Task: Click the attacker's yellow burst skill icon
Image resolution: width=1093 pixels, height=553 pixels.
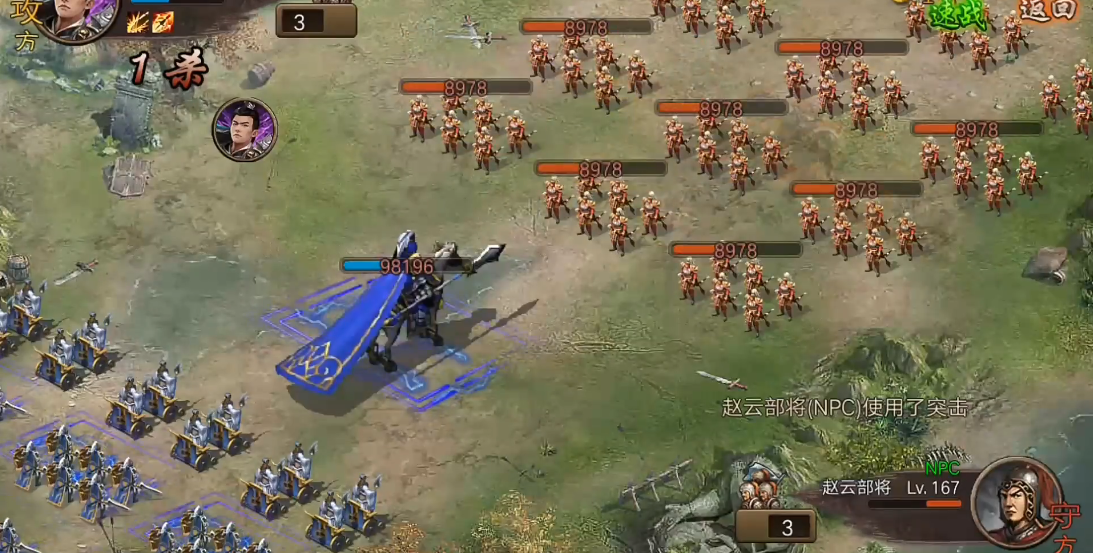Action: click(x=138, y=22)
